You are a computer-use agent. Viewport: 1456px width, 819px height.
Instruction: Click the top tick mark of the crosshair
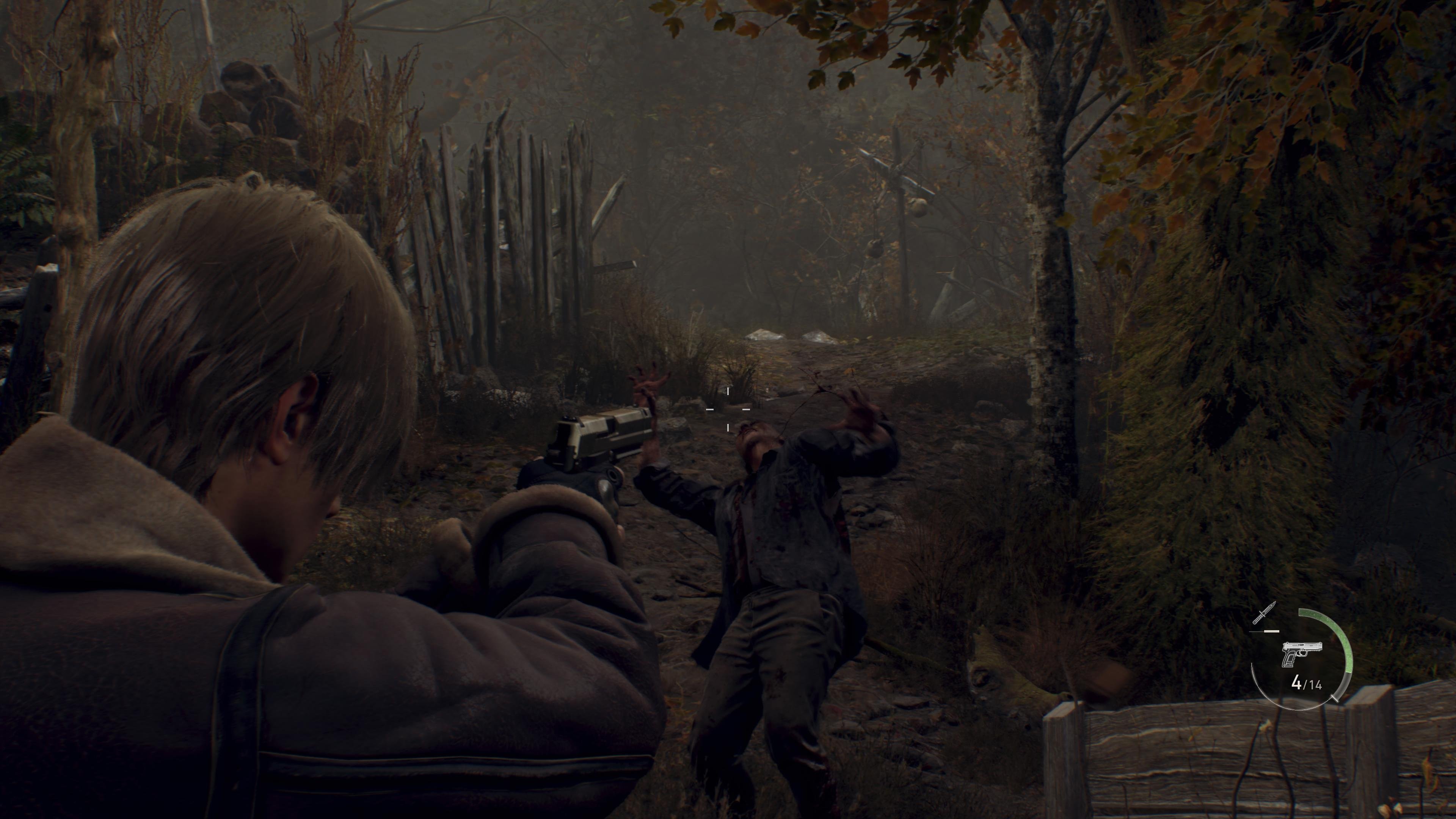point(728,392)
